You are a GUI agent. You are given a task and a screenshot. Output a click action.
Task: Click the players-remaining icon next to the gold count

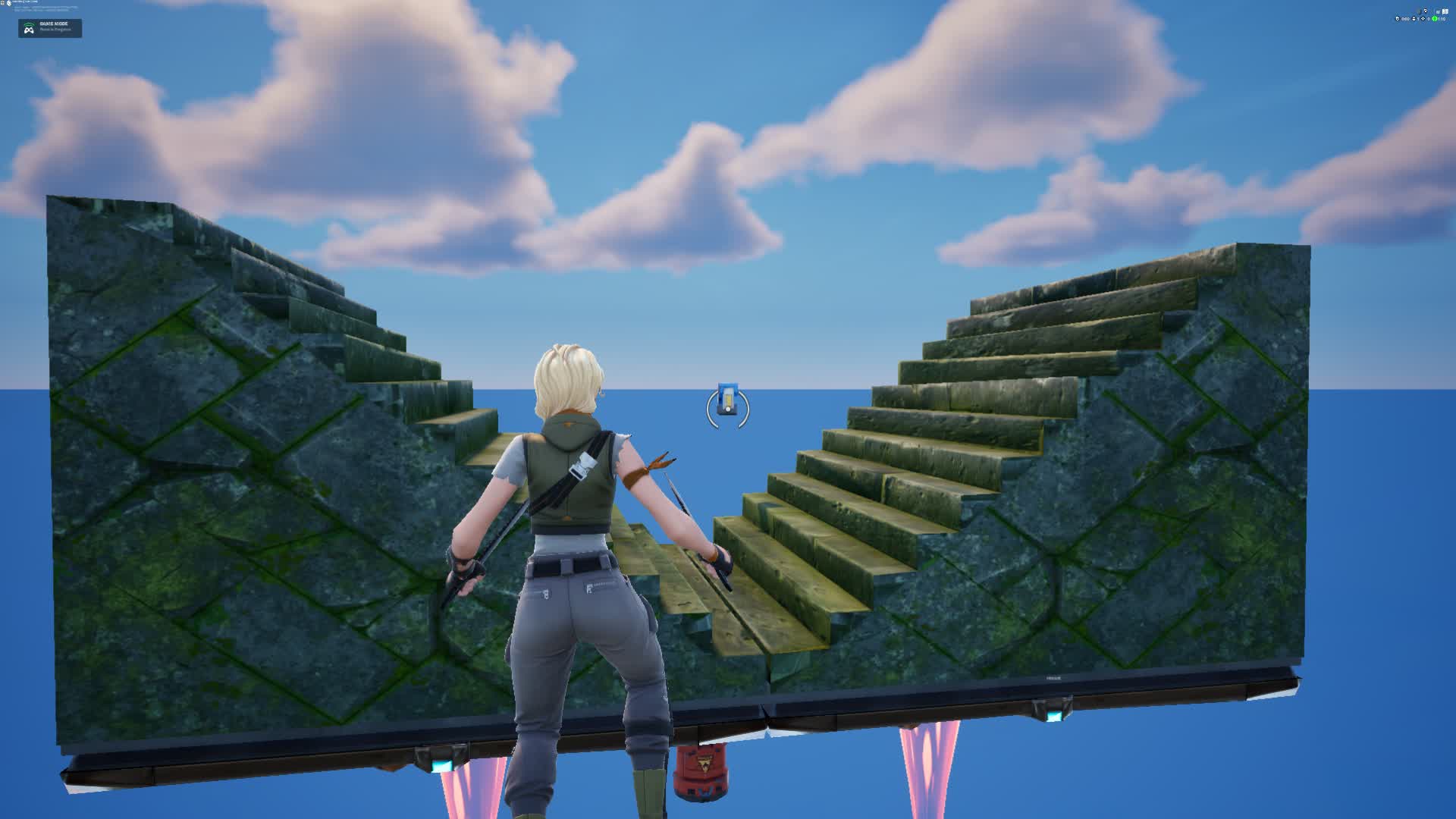click(1414, 19)
